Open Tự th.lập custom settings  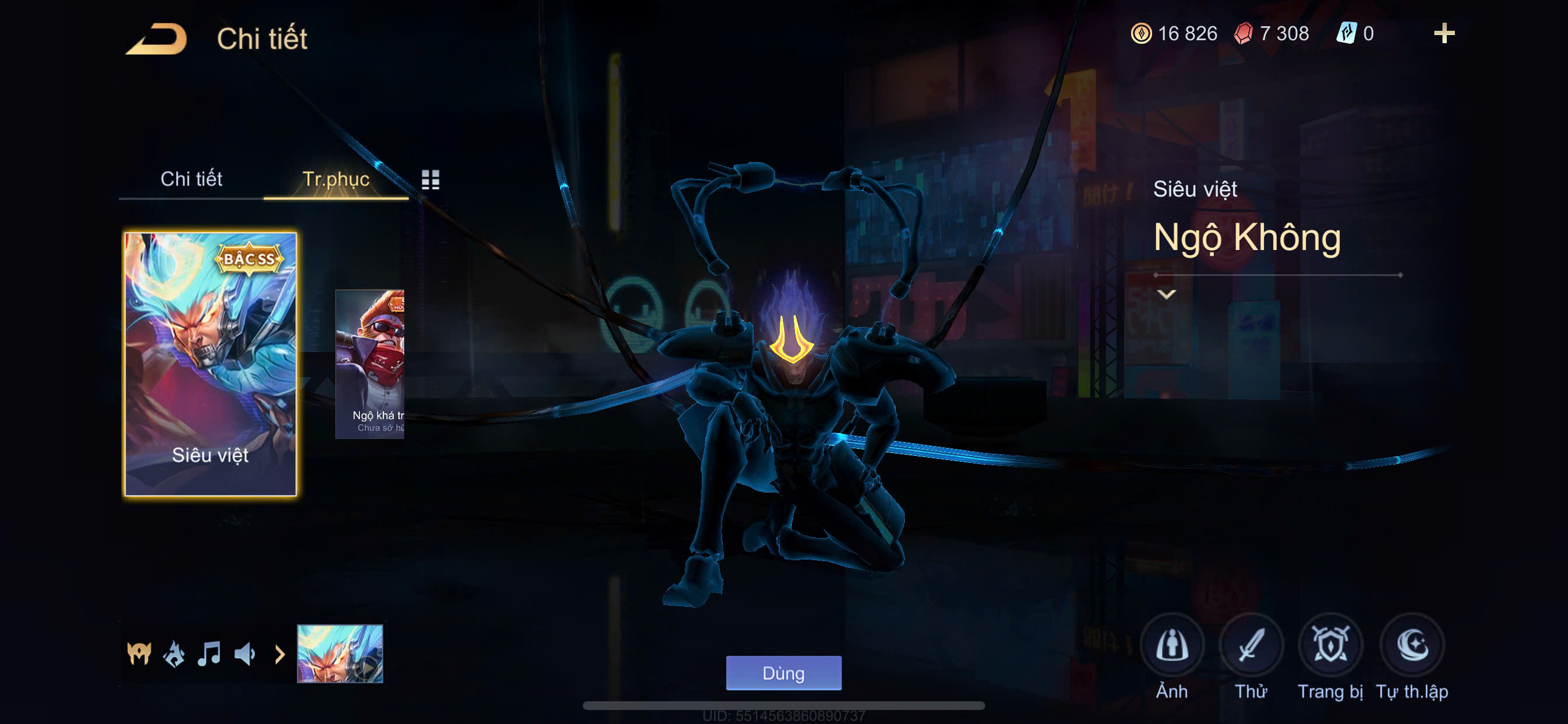(1412, 645)
